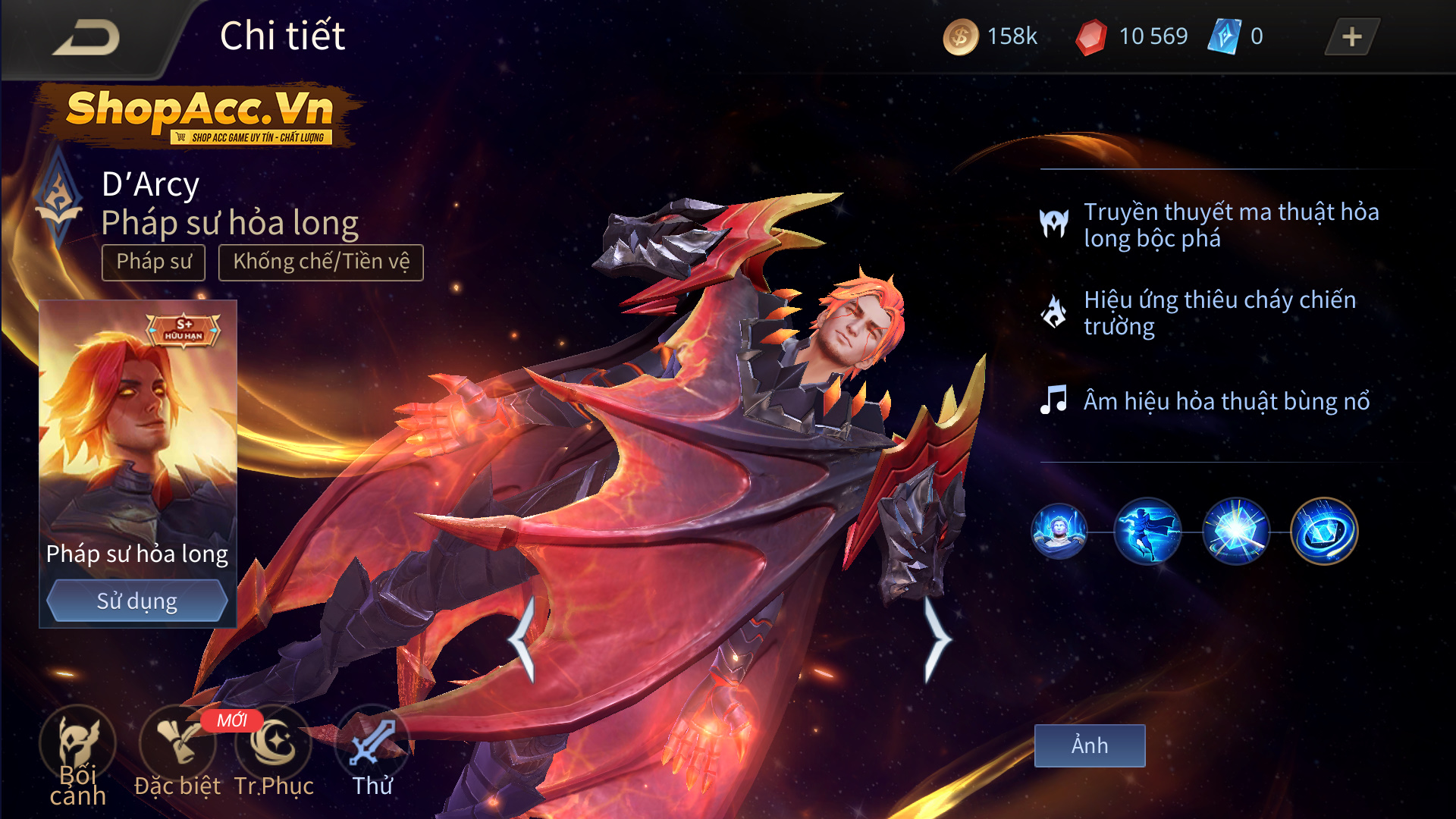The image size is (1456, 819).
Task: Tap the Sử dụng button
Action: coord(136,601)
